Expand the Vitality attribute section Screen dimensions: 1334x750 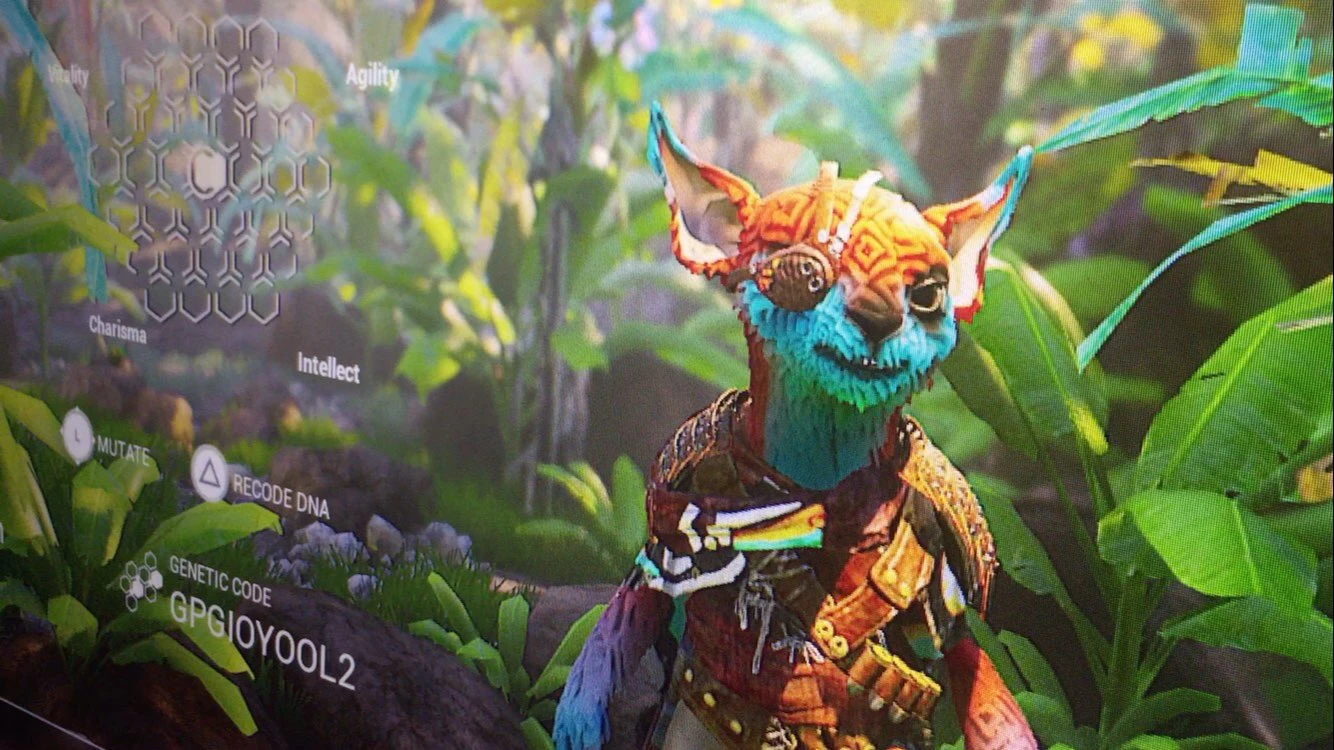click(x=67, y=72)
